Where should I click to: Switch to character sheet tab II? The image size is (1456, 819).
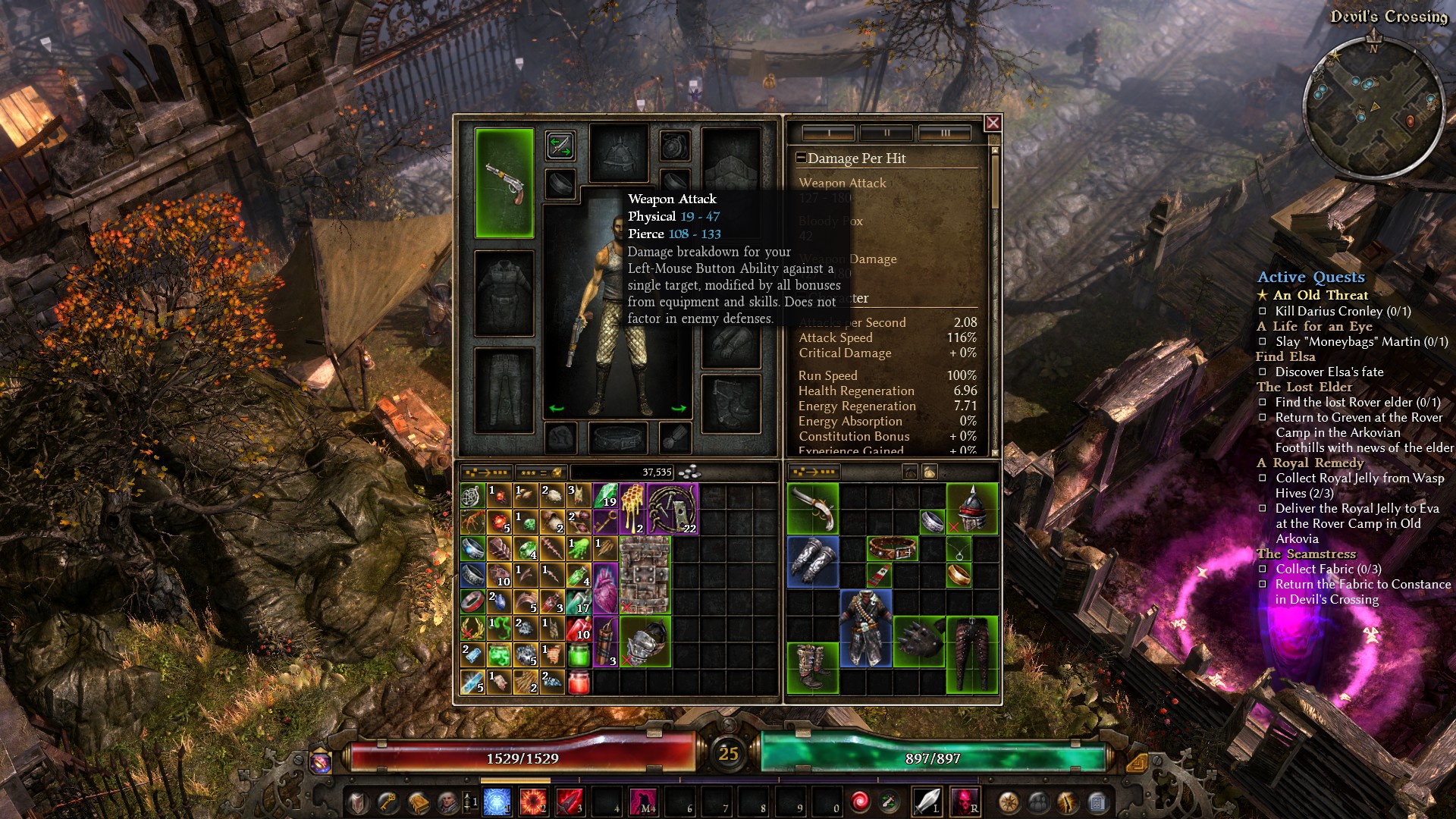pyautogui.click(x=886, y=132)
